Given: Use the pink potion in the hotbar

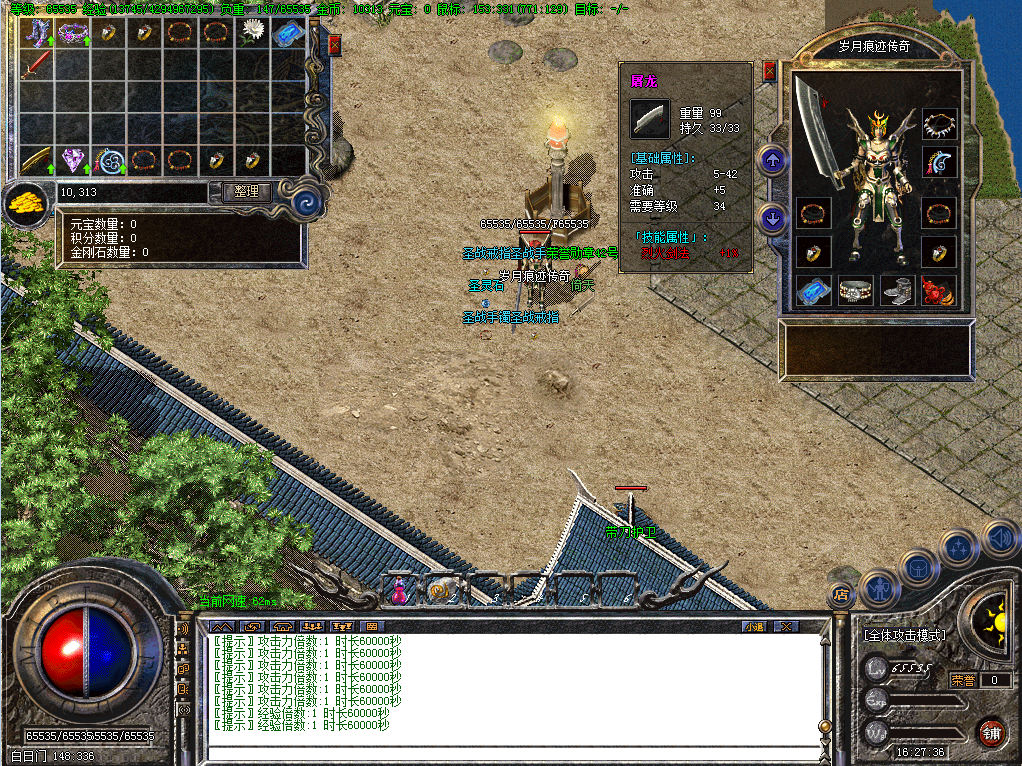Looking at the screenshot, I should point(399,590).
